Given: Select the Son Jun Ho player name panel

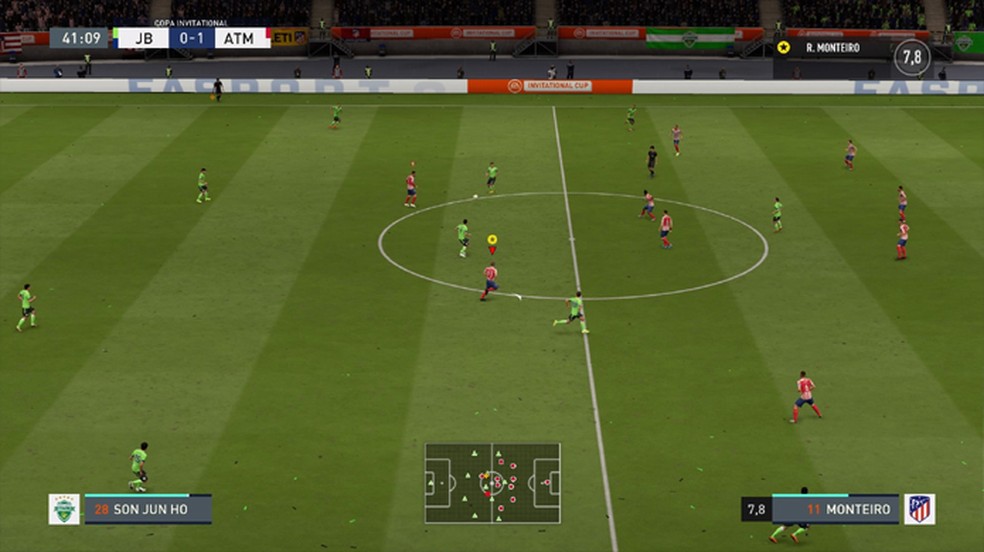Looking at the screenshot, I should (x=147, y=509).
